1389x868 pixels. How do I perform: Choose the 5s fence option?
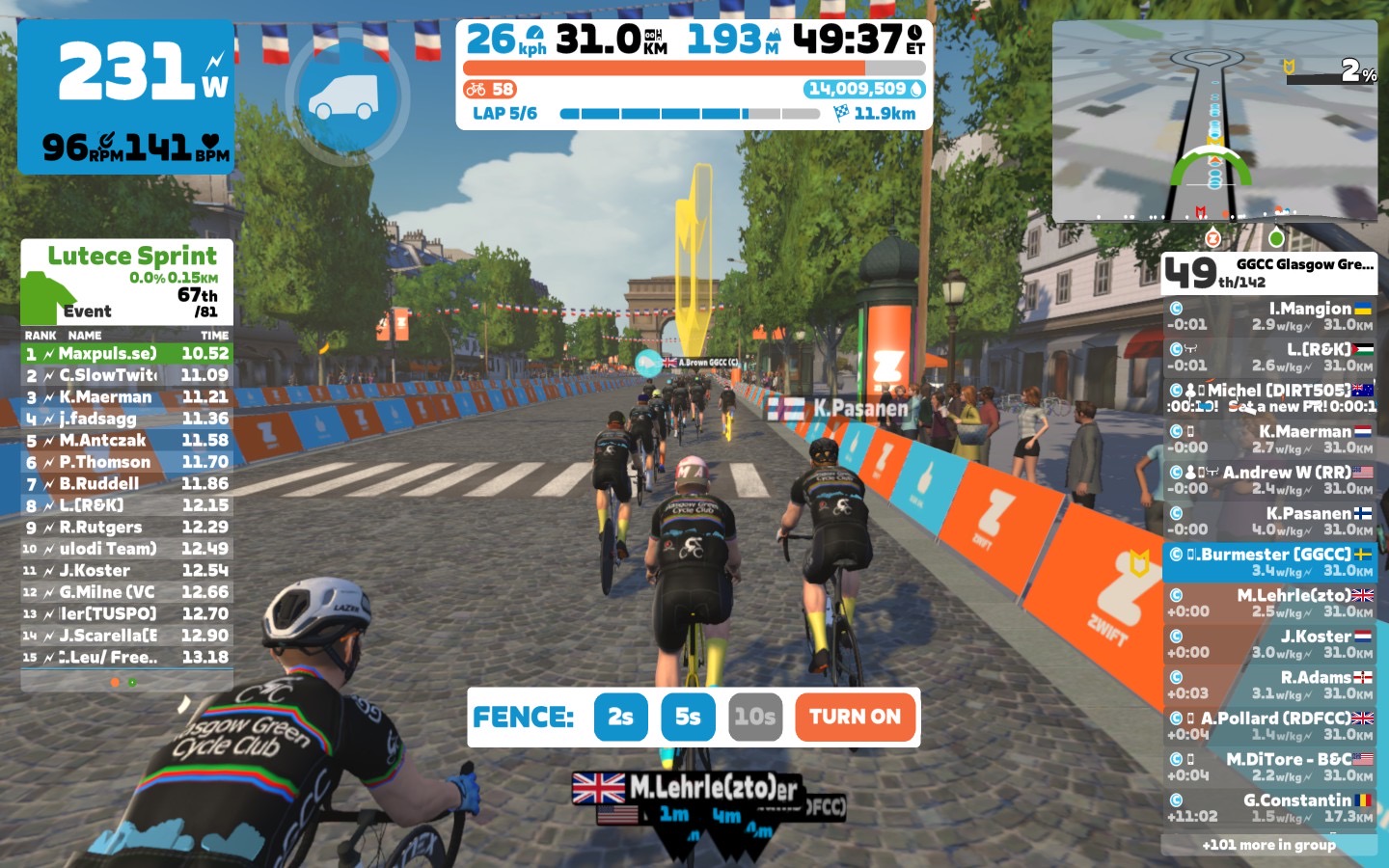688,717
